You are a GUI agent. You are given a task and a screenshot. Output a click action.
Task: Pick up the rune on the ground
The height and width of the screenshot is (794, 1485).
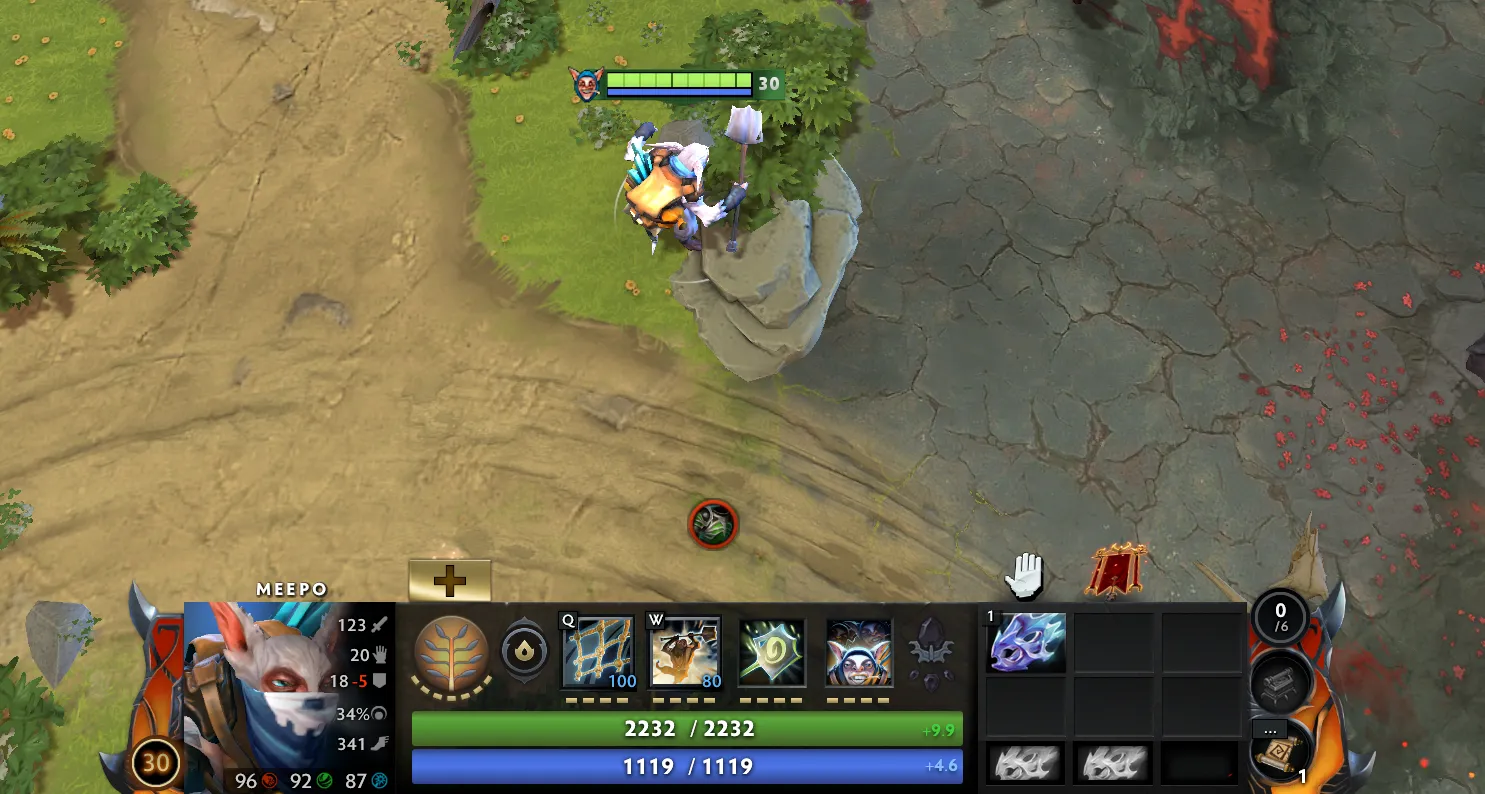tap(712, 524)
